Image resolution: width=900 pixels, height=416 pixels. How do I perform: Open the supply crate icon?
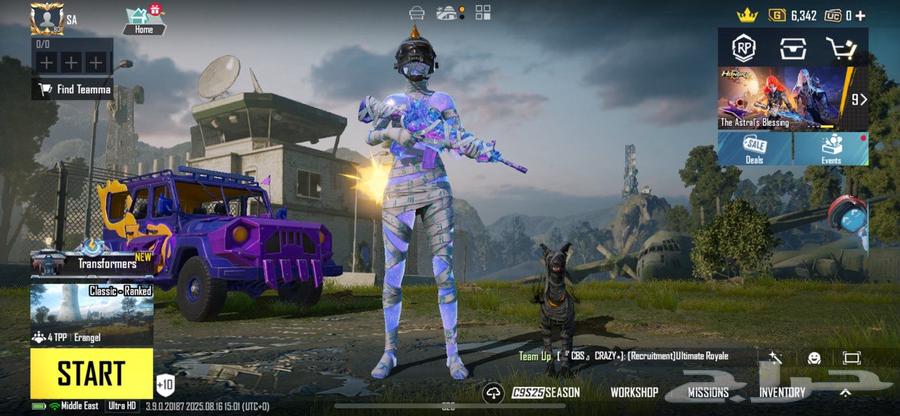(x=792, y=47)
